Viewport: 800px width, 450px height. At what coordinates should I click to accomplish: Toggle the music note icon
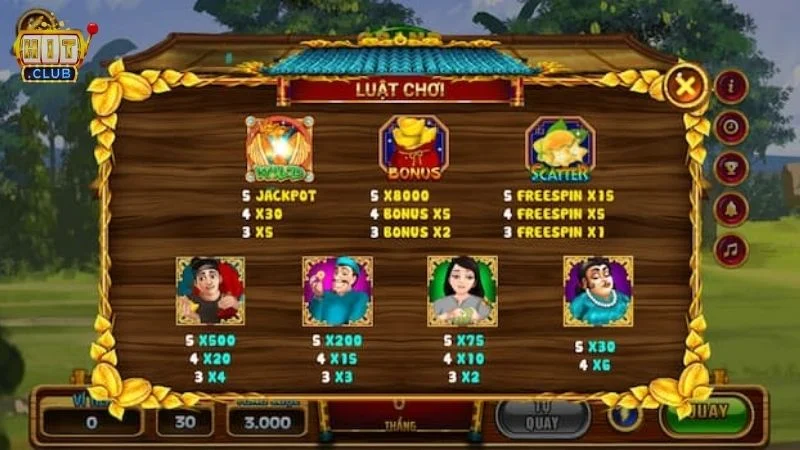[731, 250]
